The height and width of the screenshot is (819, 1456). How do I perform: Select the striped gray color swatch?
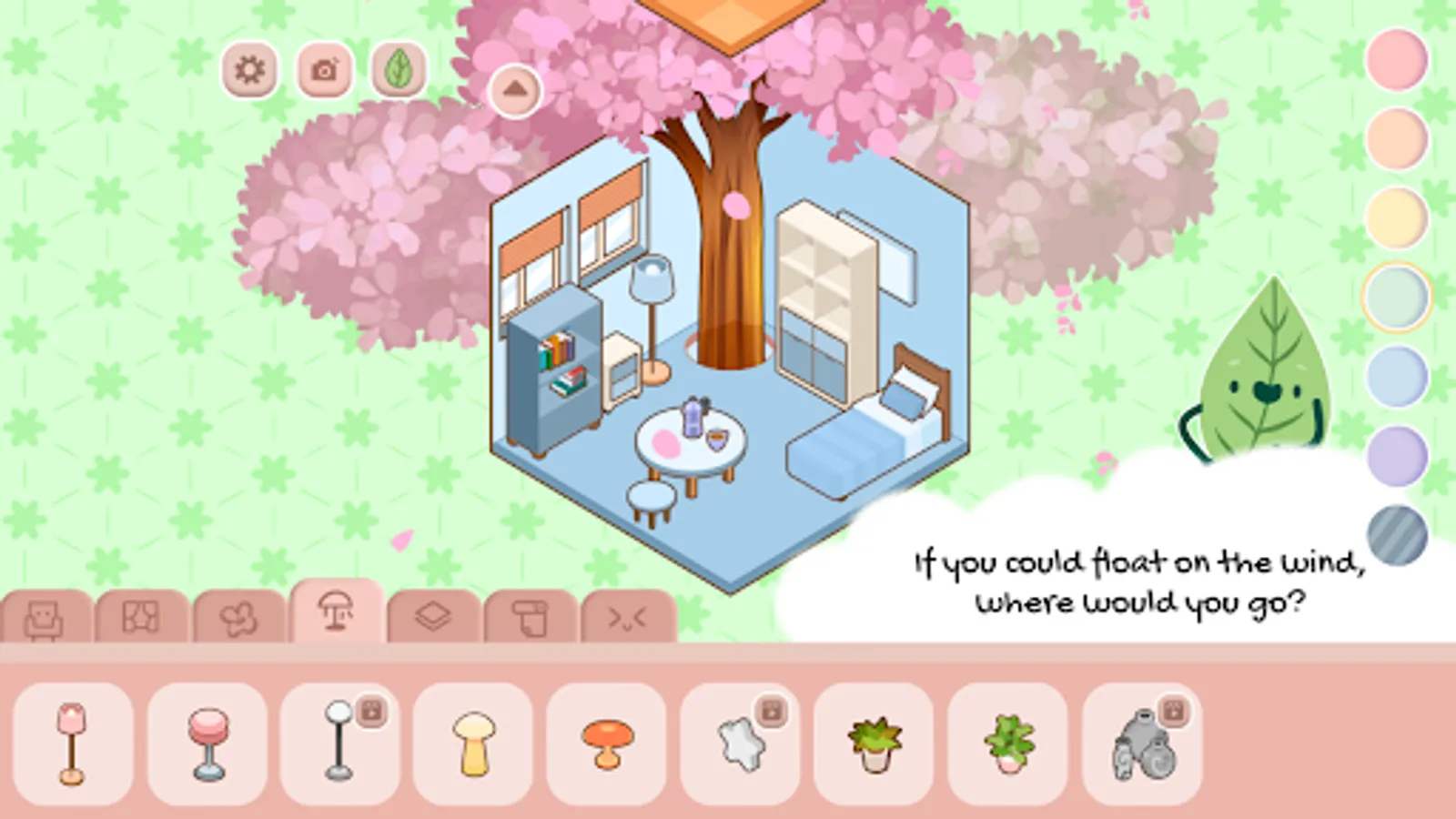[1399, 531]
